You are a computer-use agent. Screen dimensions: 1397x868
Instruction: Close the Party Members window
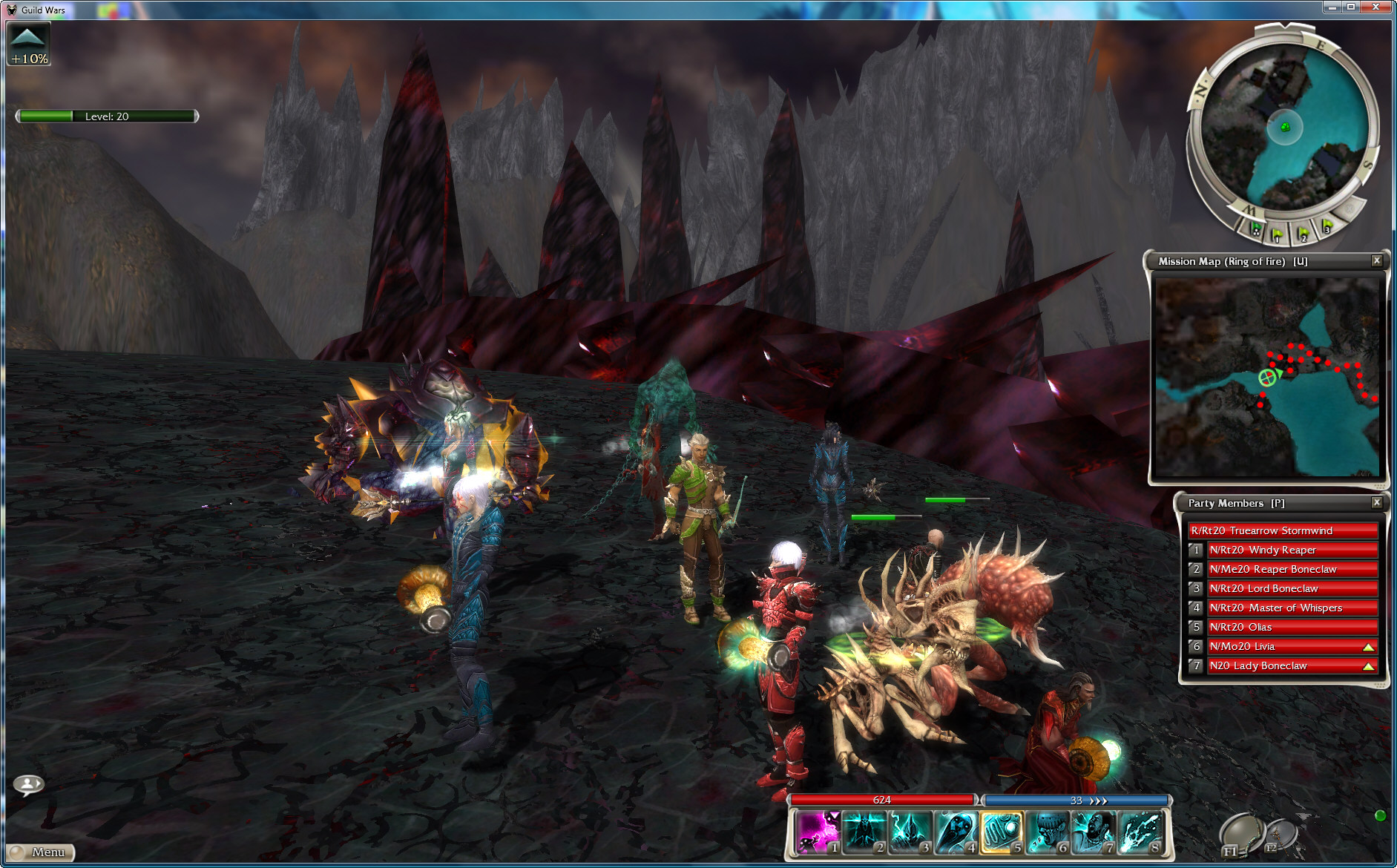1377,502
